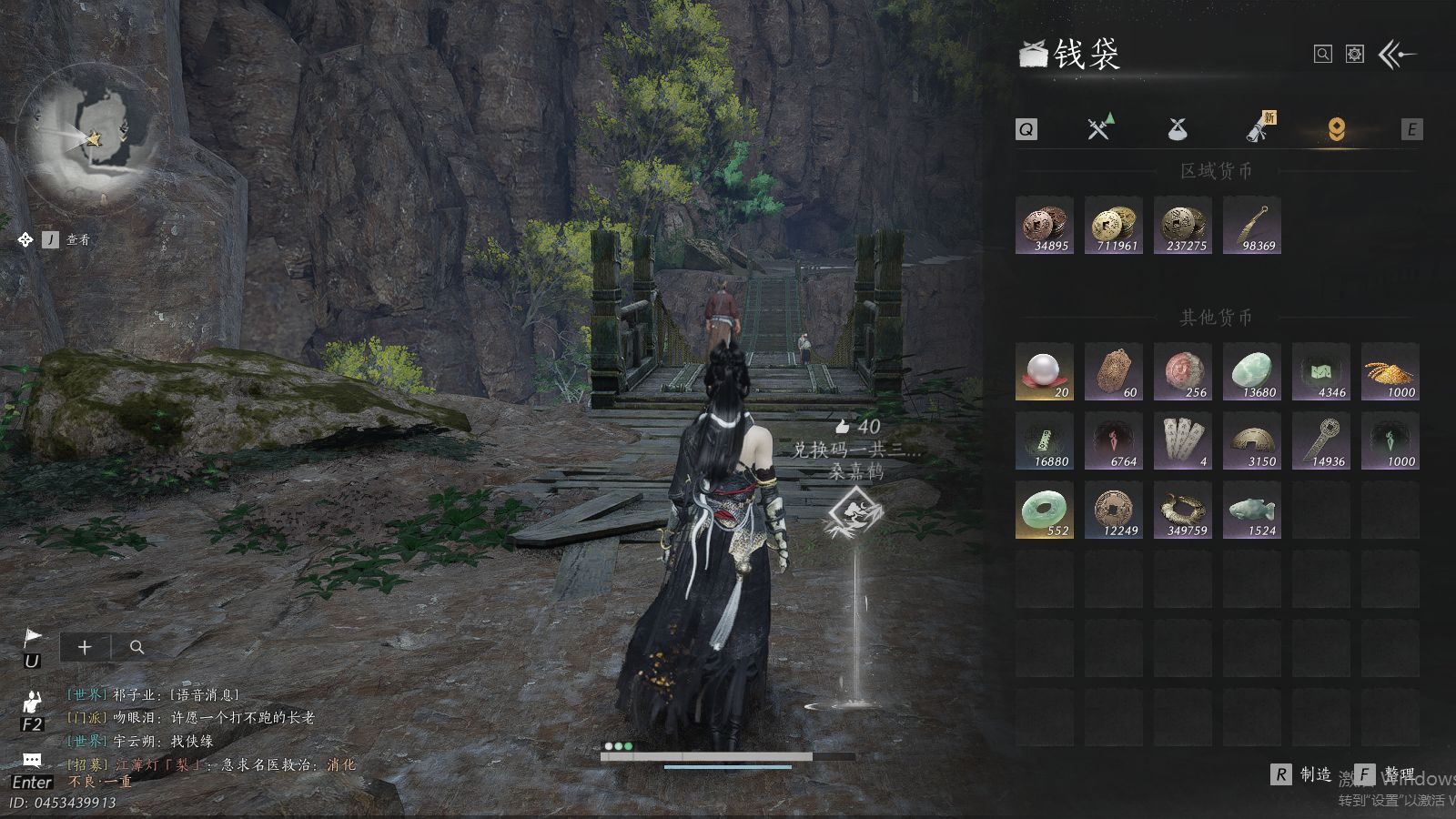Open the bag settings gear icon

click(1355, 55)
